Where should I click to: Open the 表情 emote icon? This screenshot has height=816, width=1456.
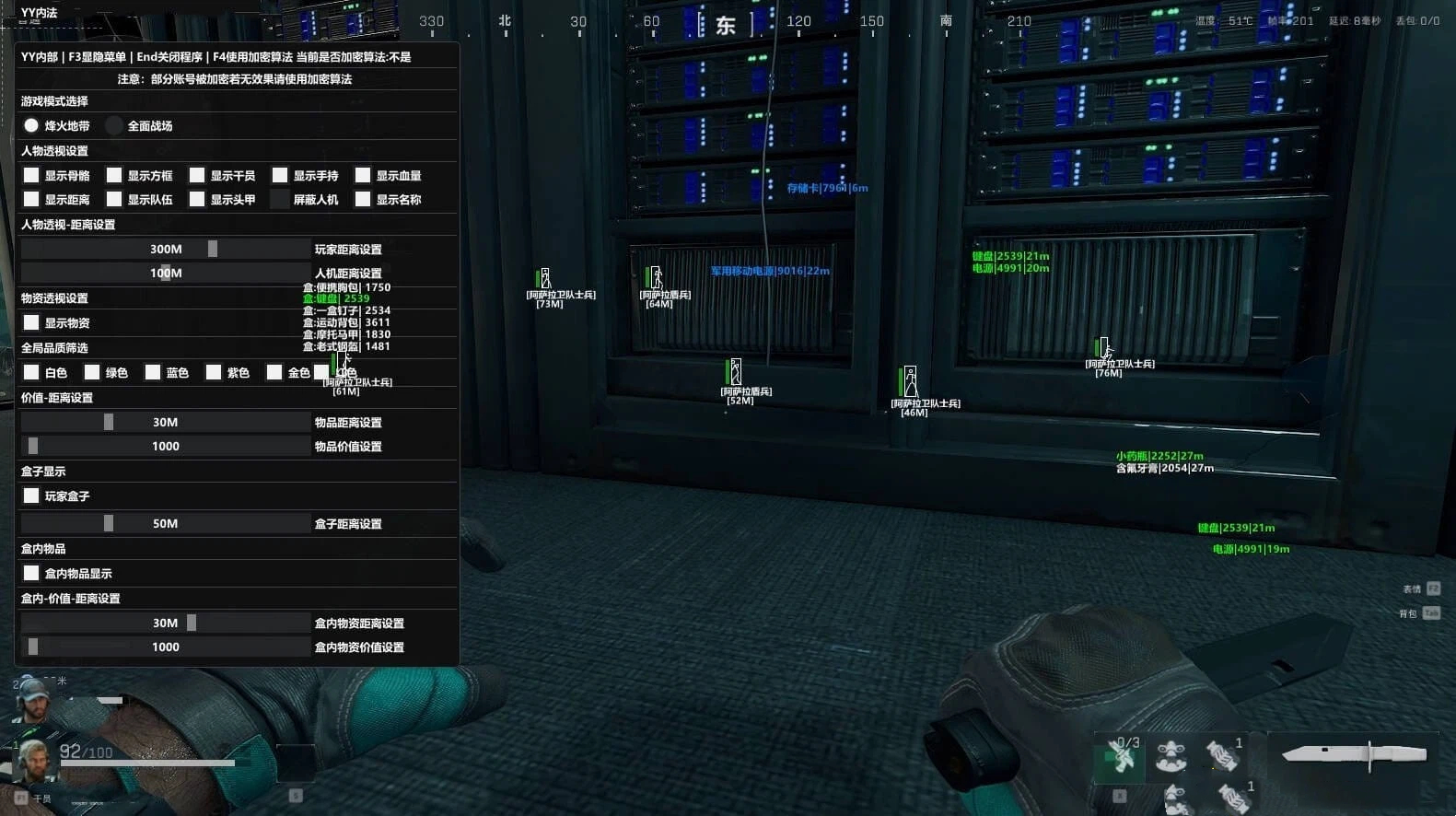point(1413,588)
